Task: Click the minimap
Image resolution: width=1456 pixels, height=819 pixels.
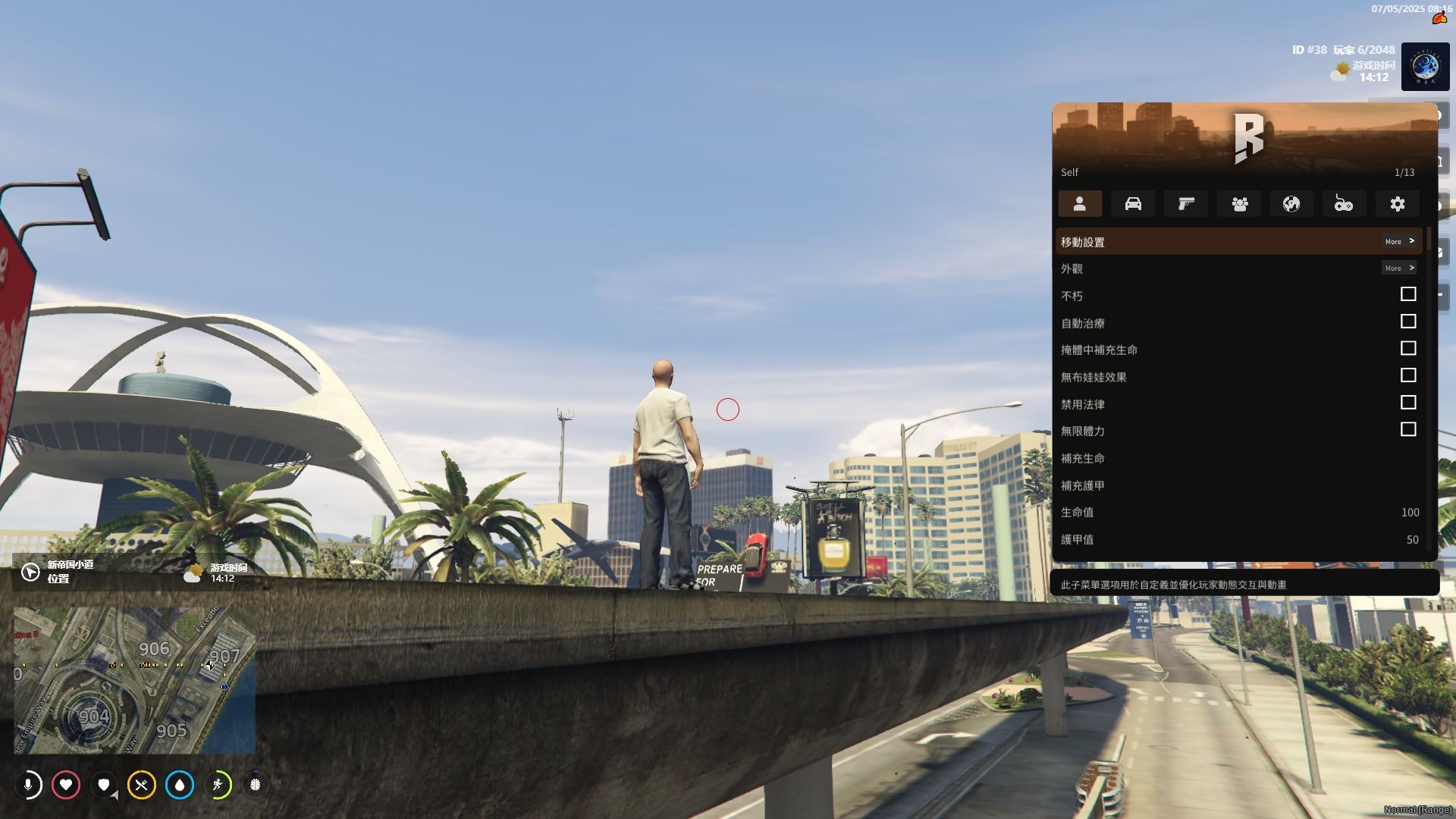Action: coord(134,679)
